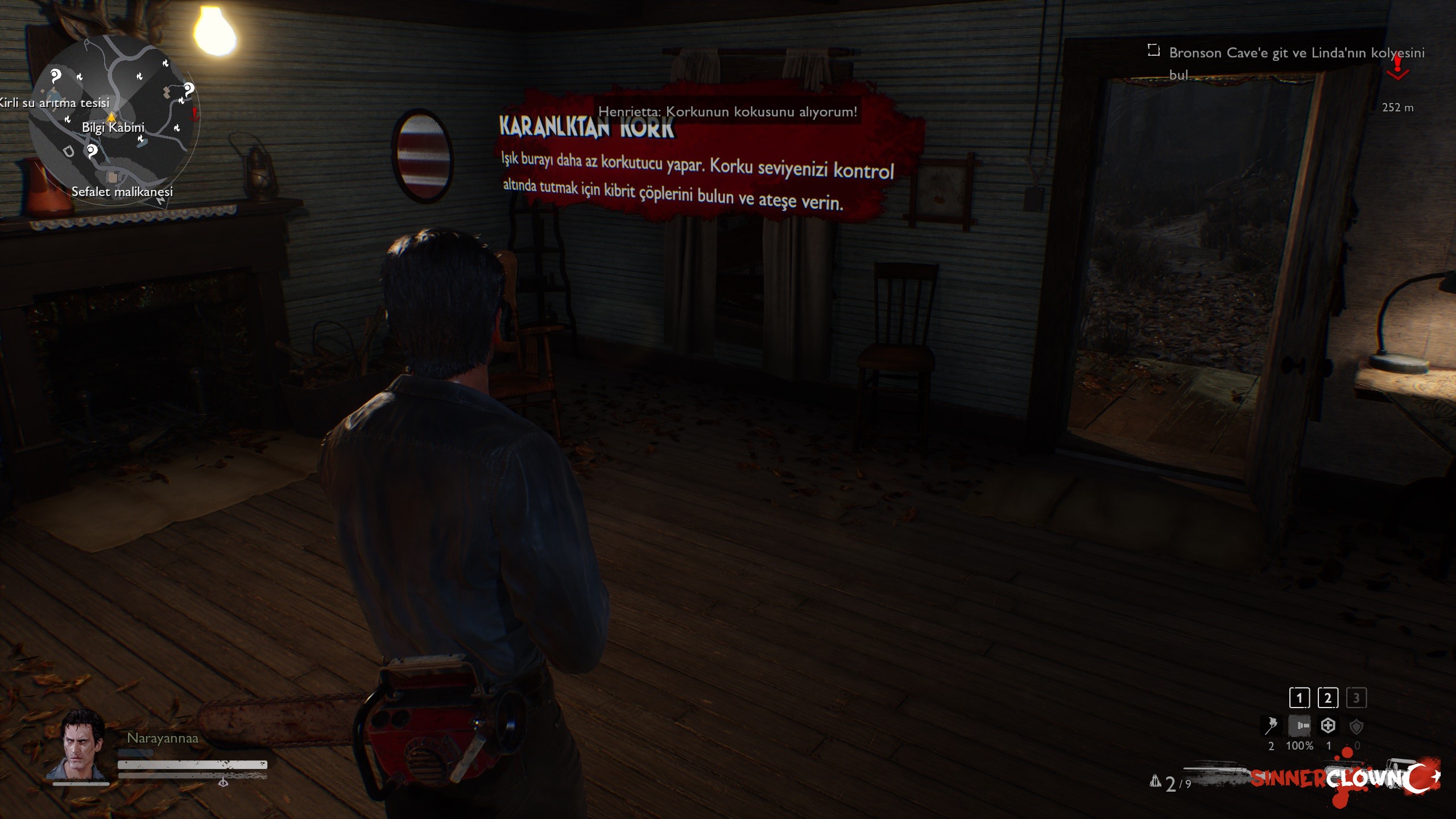Image resolution: width=1456 pixels, height=819 pixels.
Task: Select skill slot 2
Action: coord(1328,698)
